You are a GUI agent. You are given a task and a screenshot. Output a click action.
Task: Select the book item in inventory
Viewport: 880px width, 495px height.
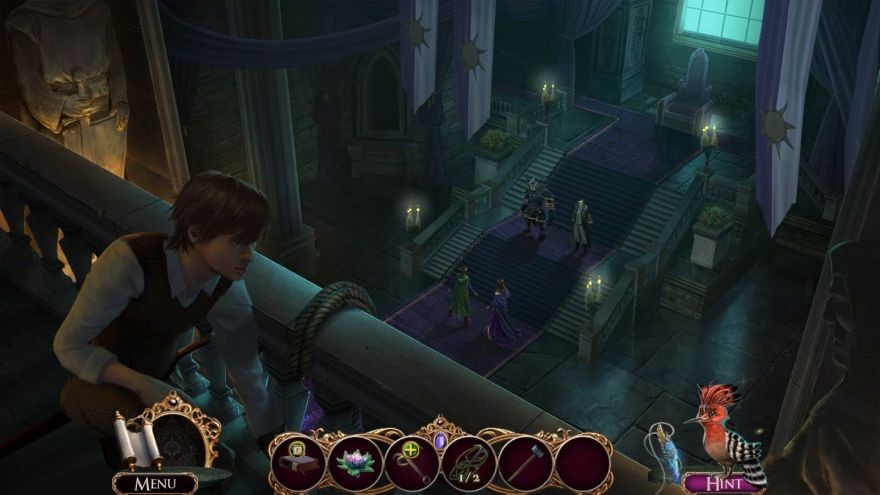298,462
